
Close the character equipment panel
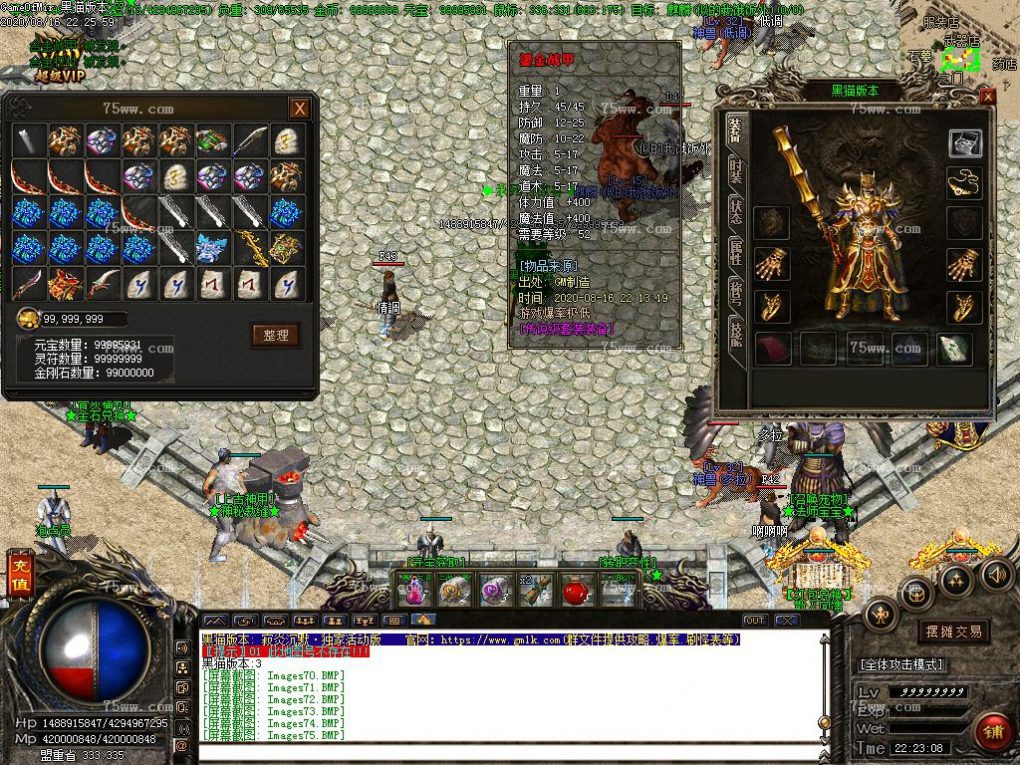pos(988,96)
